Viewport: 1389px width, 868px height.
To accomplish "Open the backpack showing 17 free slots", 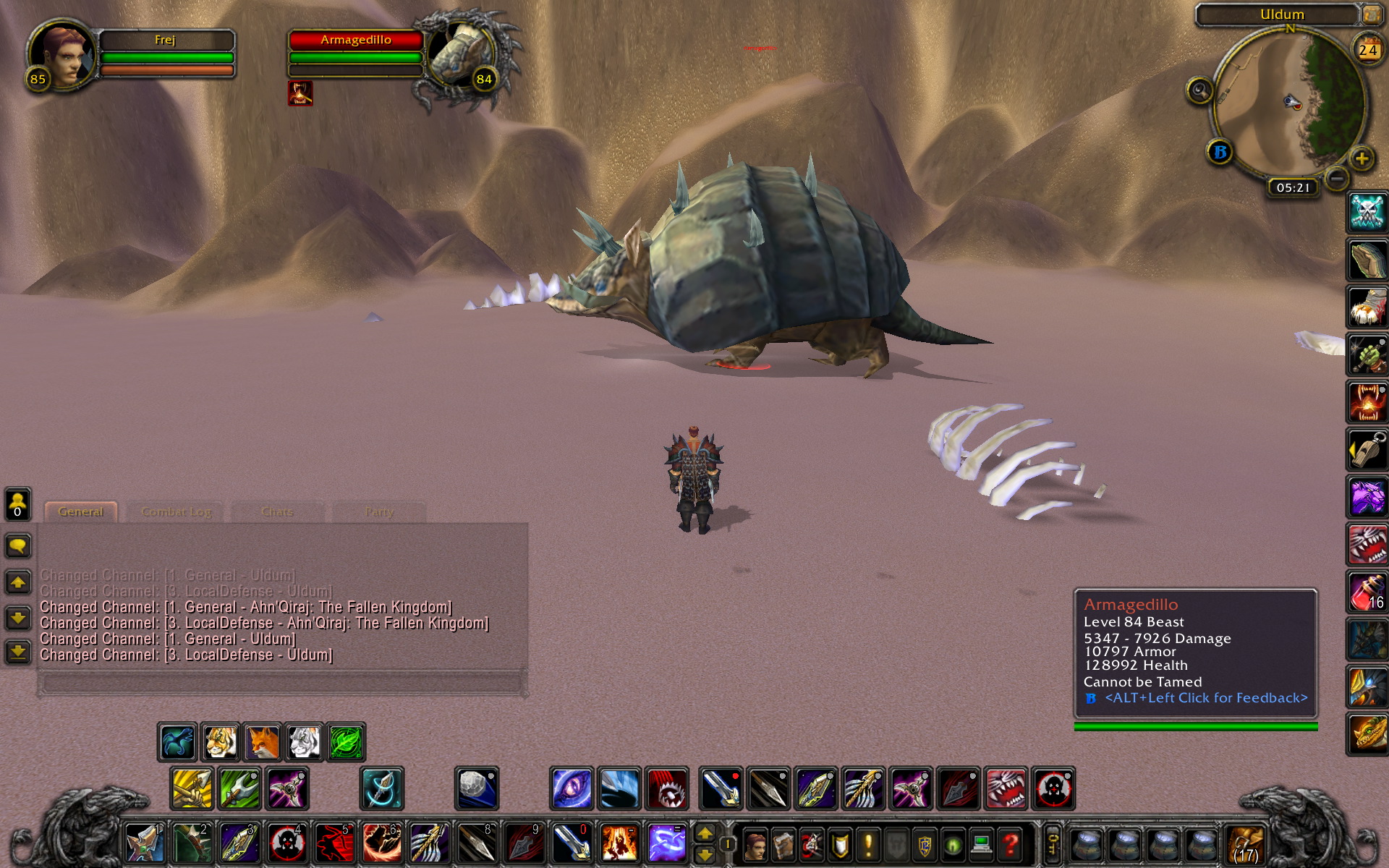I will point(1244,843).
